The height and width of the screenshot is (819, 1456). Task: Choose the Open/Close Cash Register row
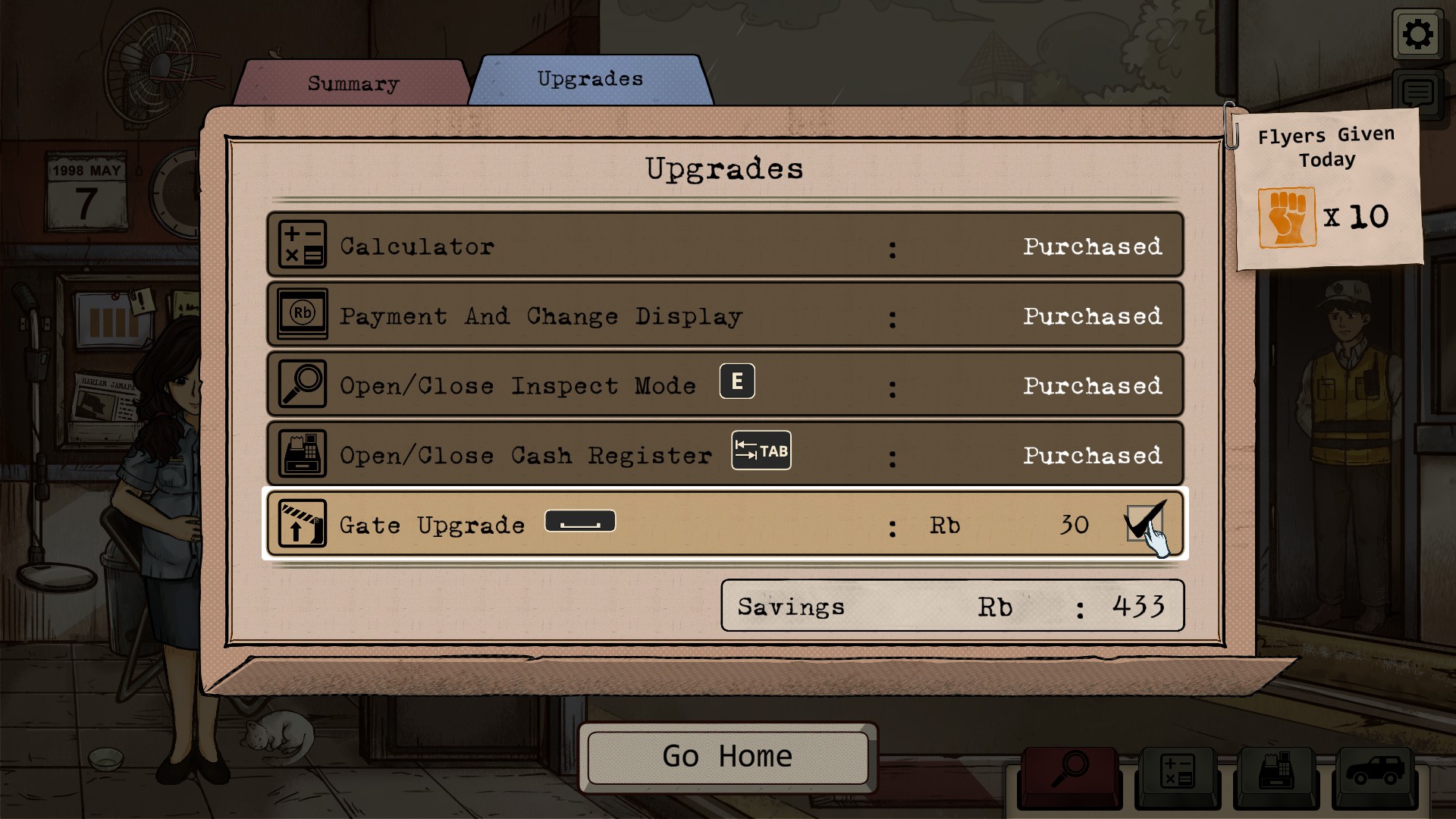(x=724, y=454)
